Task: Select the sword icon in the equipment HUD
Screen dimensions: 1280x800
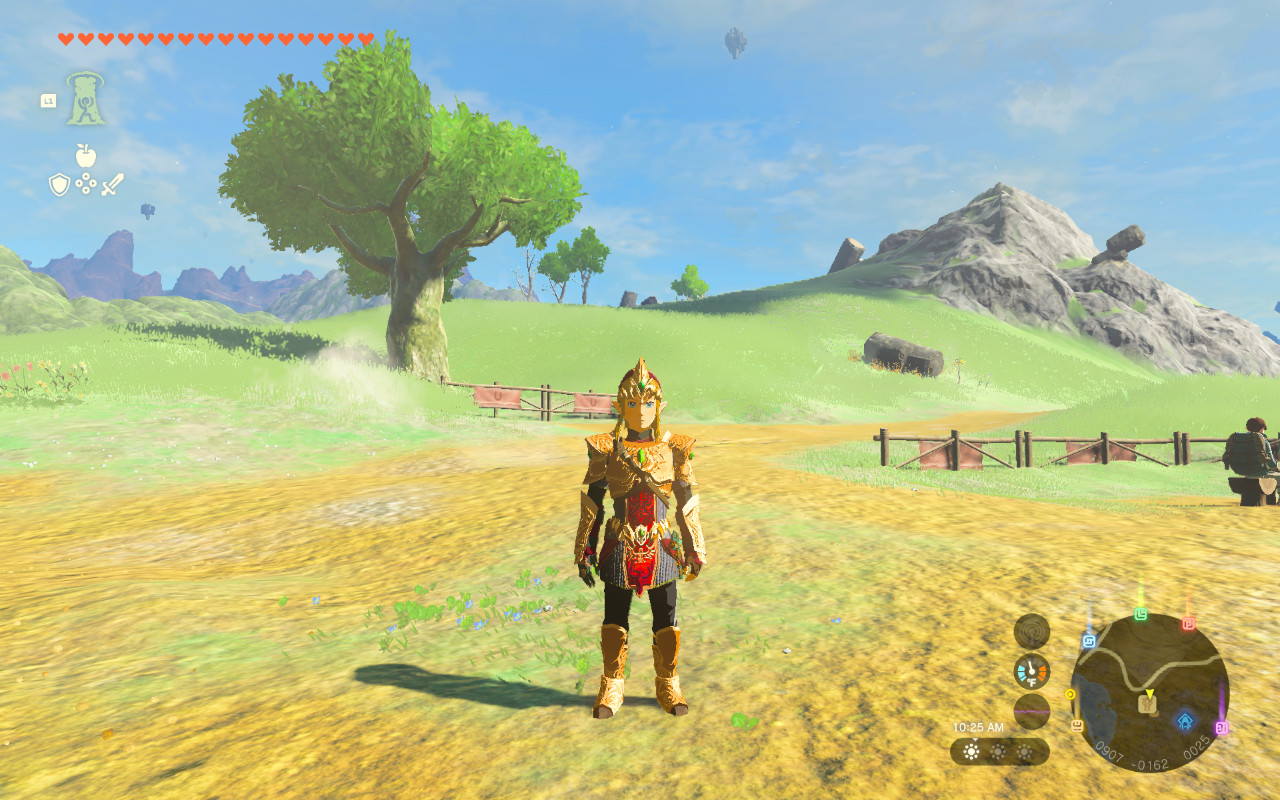Action: 112,184
